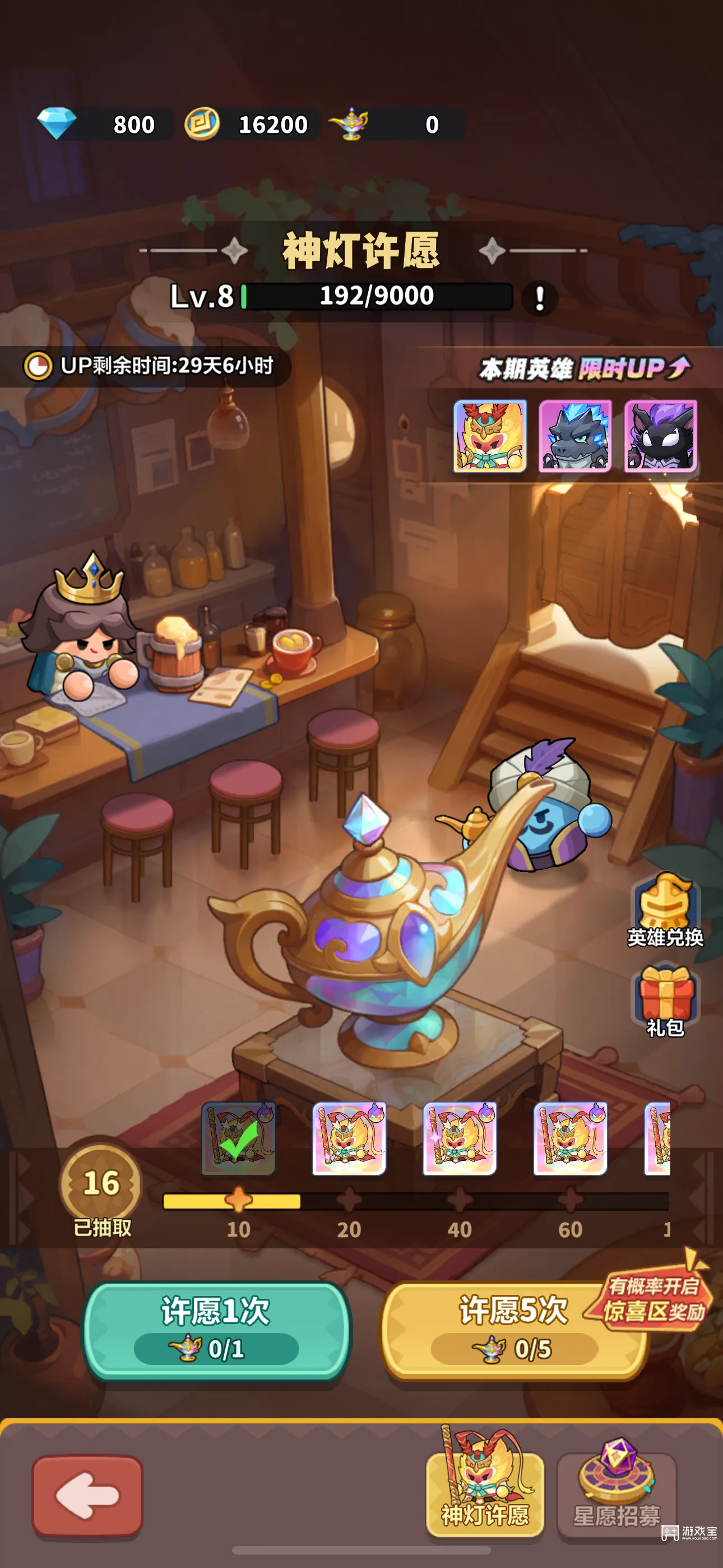
Task: Select the 20-draw milestone reward
Action: click(x=349, y=1138)
